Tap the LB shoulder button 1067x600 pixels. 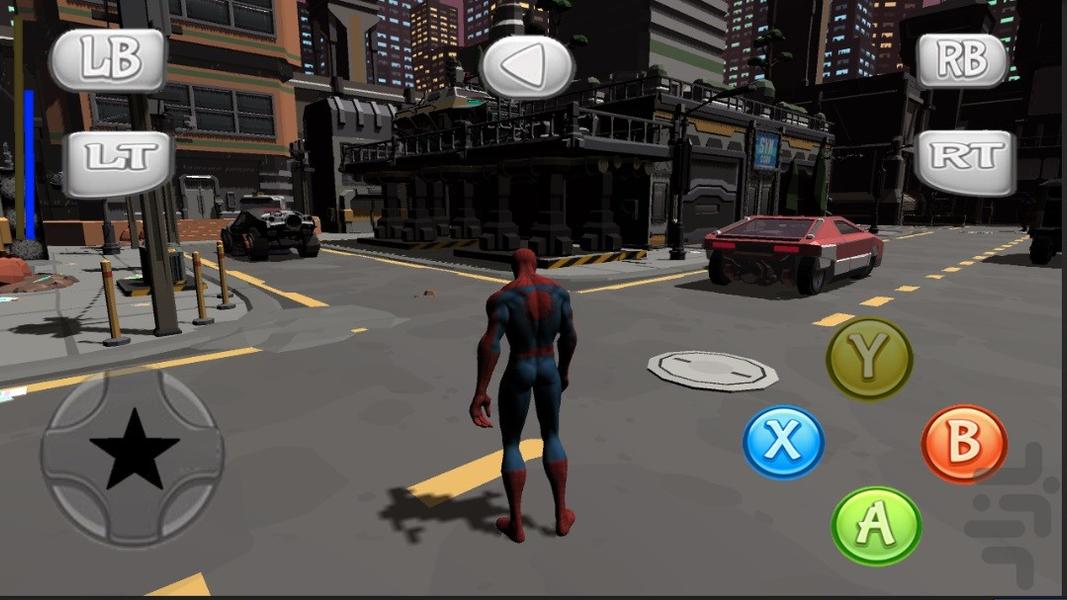pyautogui.click(x=108, y=61)
